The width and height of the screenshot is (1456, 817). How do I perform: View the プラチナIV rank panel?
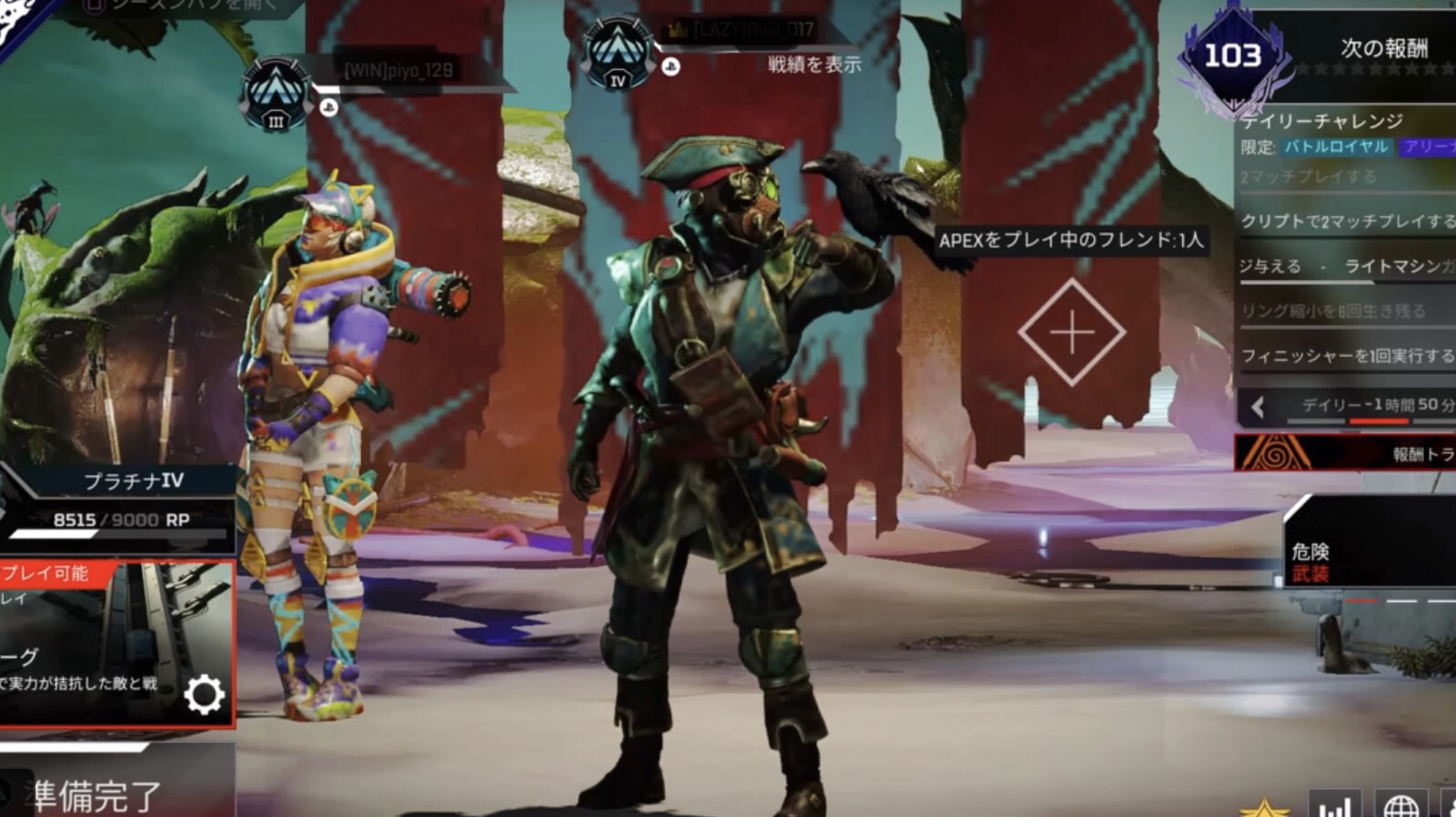click(x=118, y=500)
